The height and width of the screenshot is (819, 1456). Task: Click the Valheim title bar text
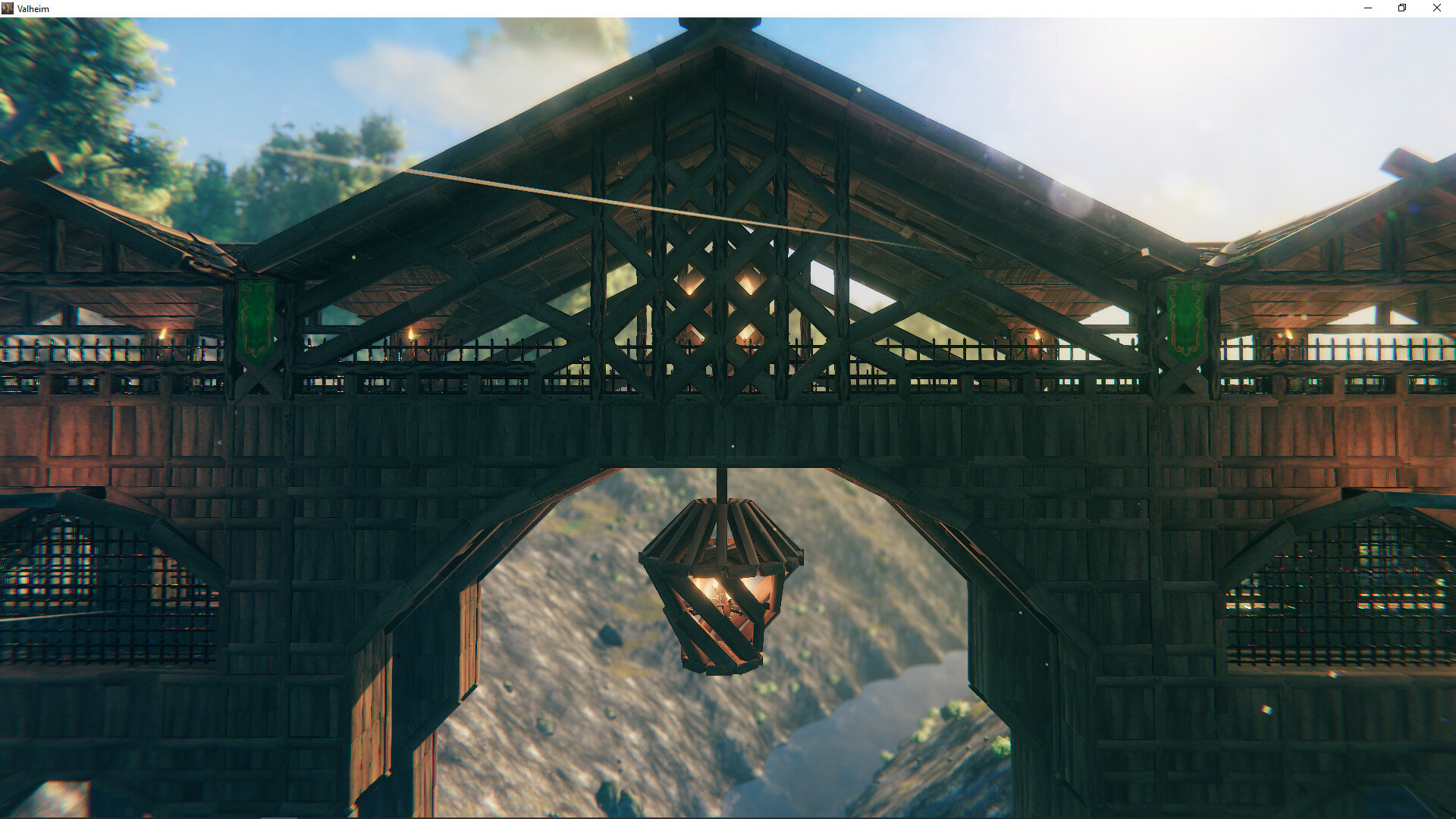tap(33, 8)
